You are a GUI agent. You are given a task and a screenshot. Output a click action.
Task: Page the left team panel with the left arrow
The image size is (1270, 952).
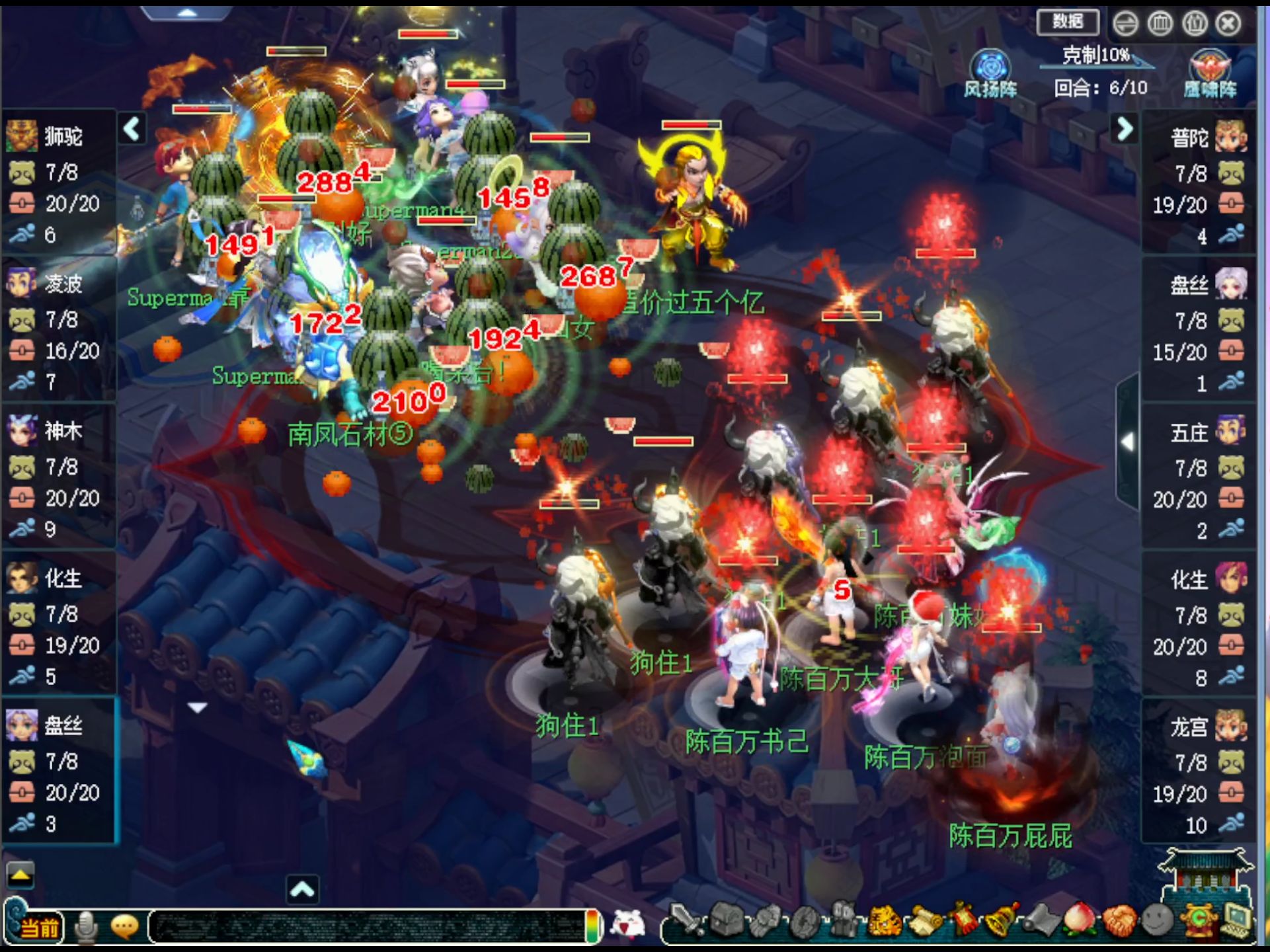tap(132, 128)
